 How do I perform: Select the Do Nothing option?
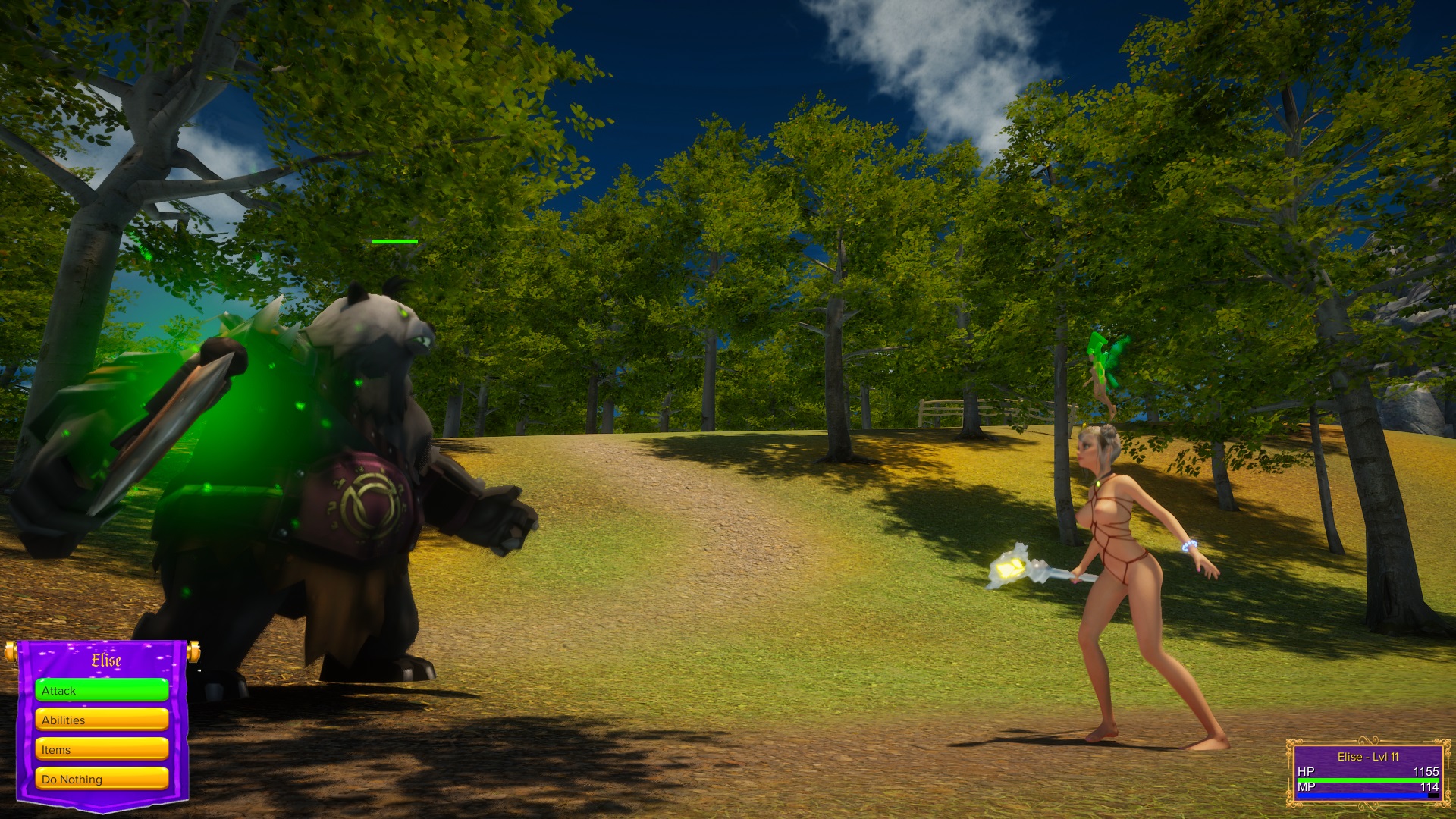point(102,779)
